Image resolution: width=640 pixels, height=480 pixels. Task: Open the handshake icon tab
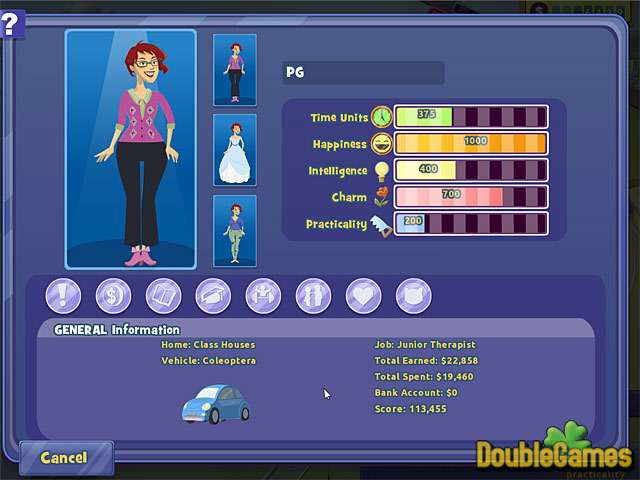point(263,295)
